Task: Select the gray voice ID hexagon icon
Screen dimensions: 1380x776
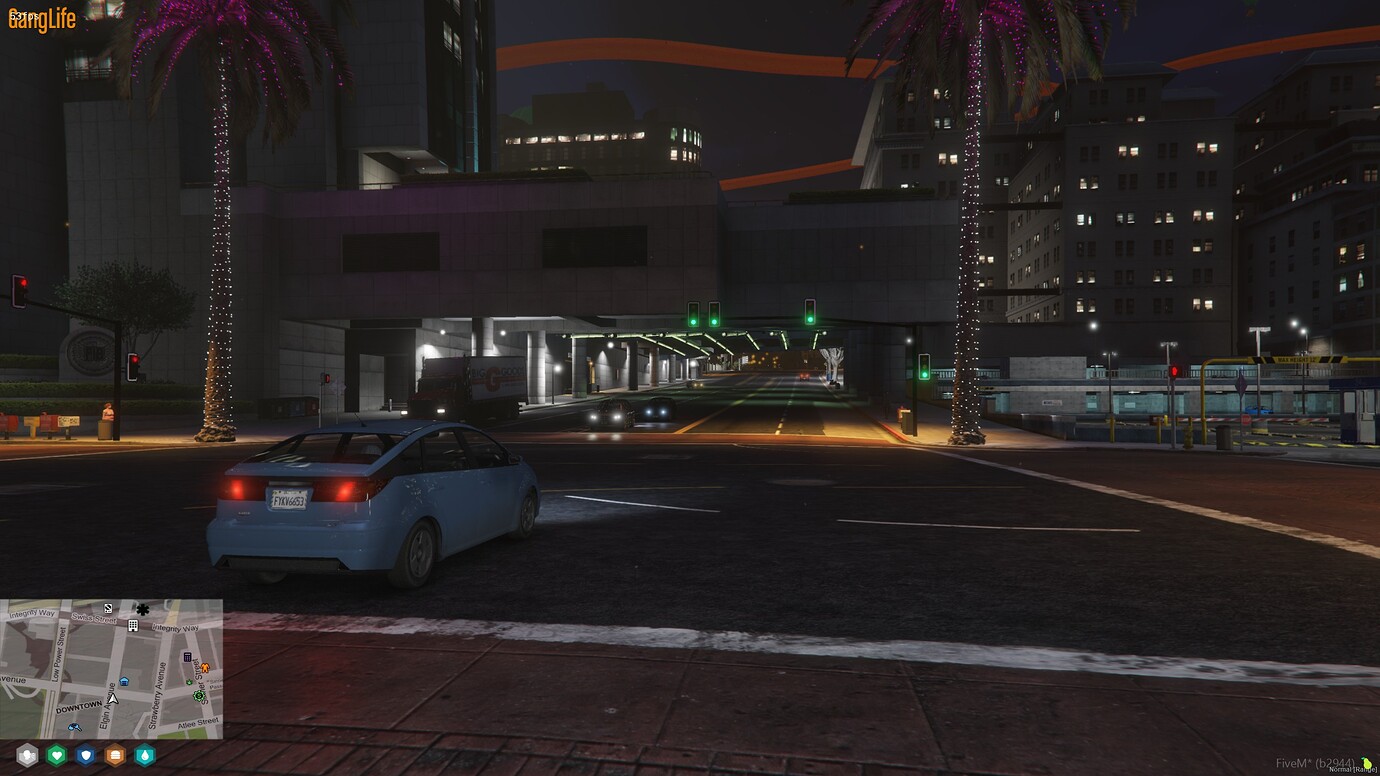Action: pyautogui.click(x=26, y=755)
